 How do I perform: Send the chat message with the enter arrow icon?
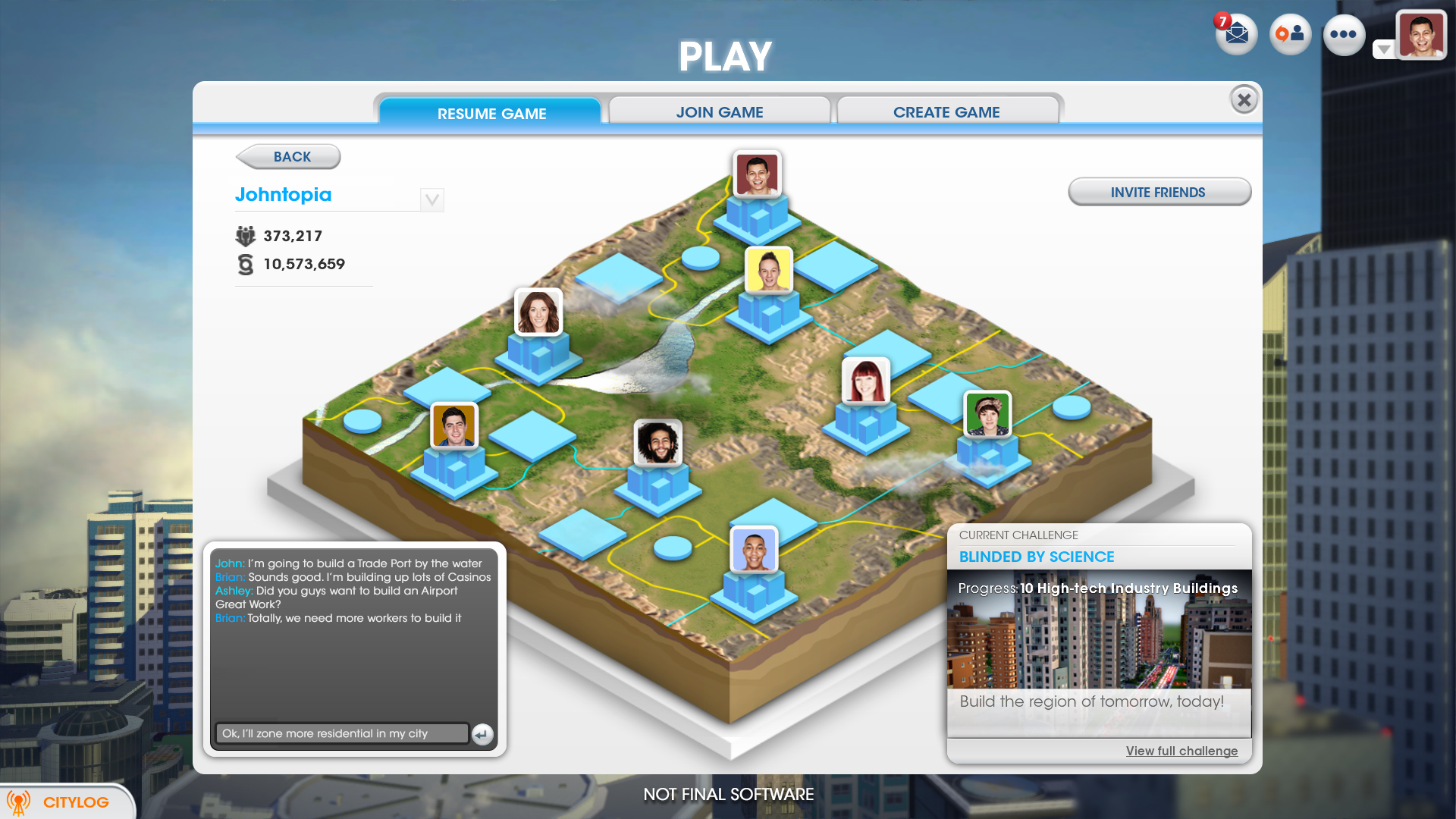pos(482,734)
